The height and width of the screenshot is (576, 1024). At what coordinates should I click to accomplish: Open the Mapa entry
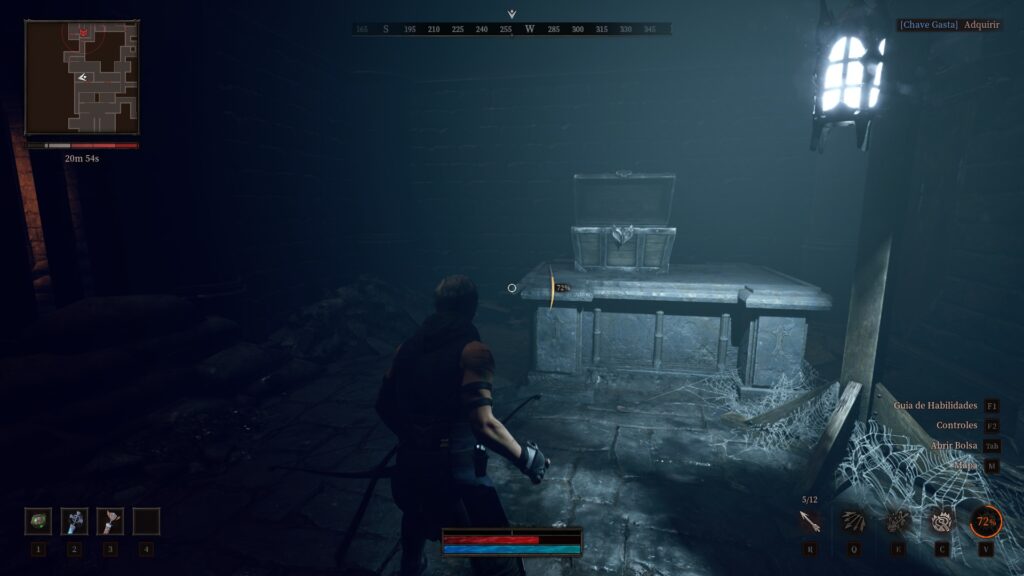point(964,466)
